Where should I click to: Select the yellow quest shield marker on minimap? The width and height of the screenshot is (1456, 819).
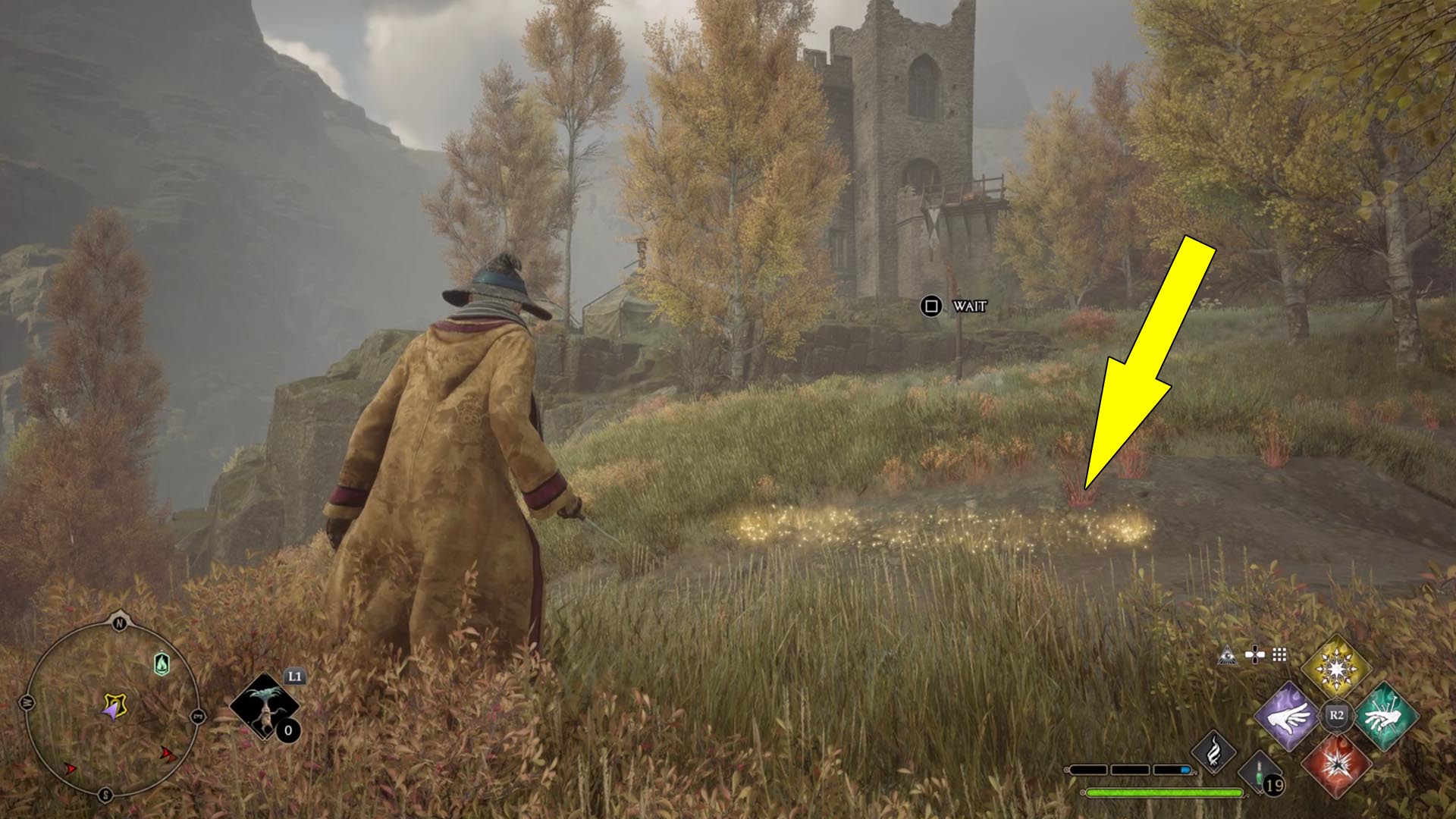115,706
